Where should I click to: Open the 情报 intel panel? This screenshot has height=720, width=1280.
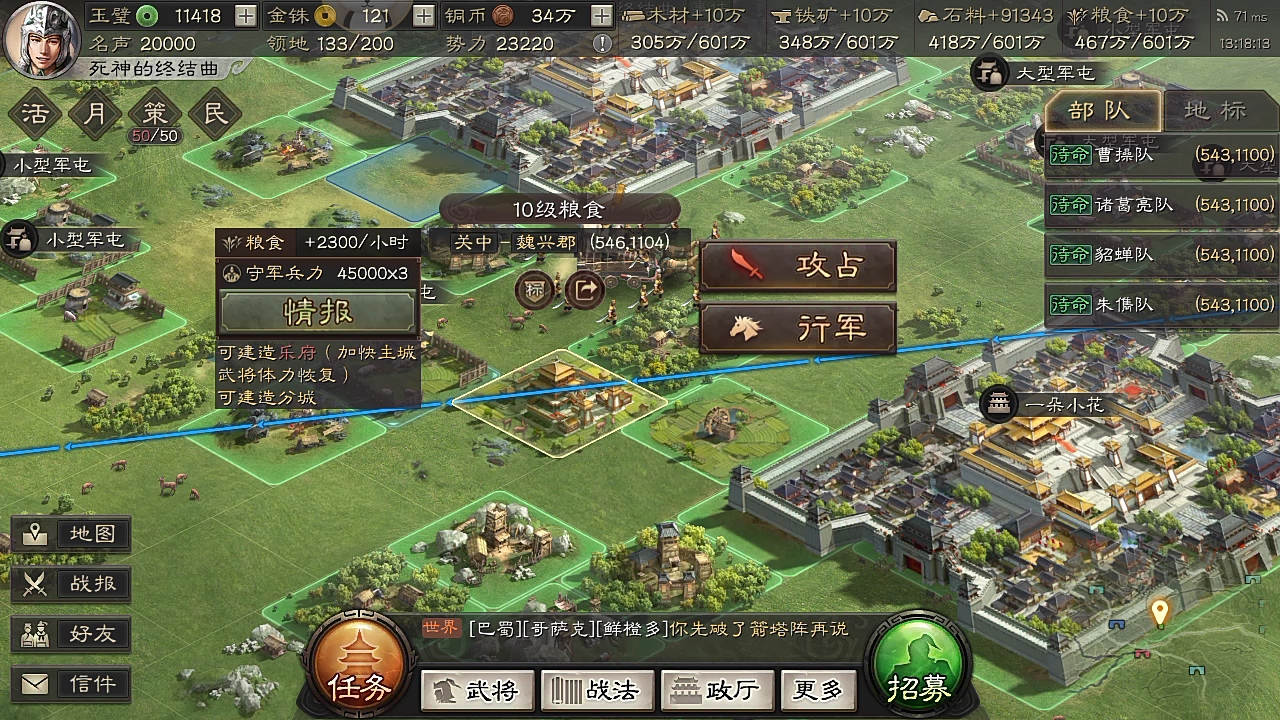[318, 311]
